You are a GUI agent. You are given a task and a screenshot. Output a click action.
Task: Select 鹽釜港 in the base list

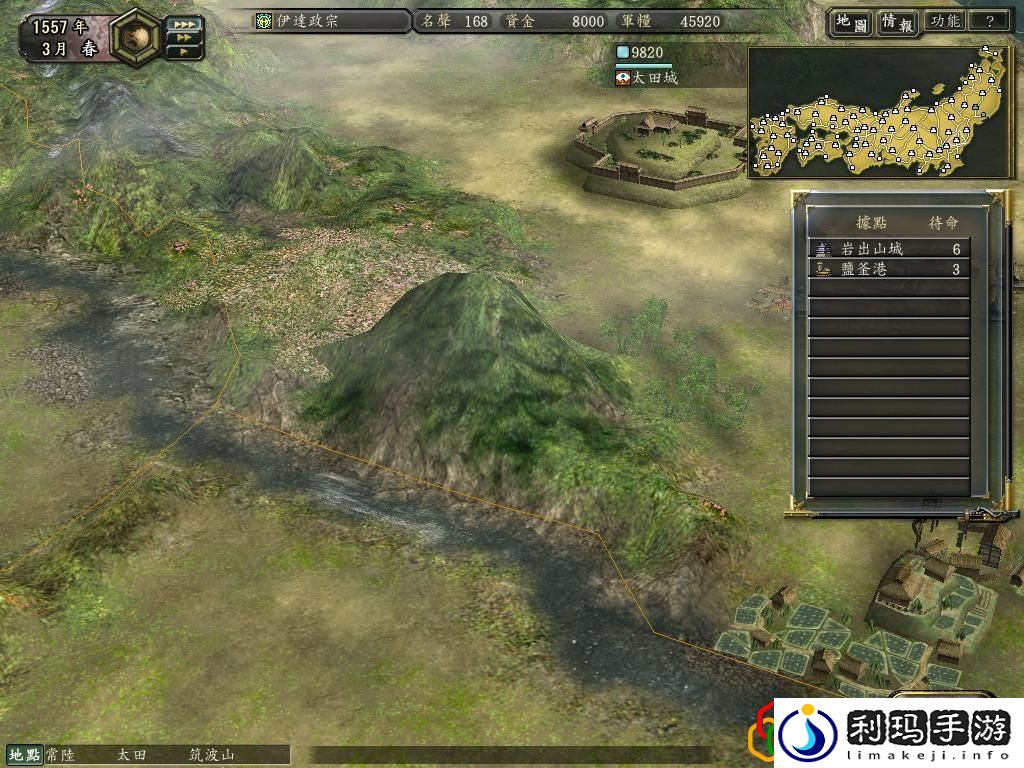(888, 269)
